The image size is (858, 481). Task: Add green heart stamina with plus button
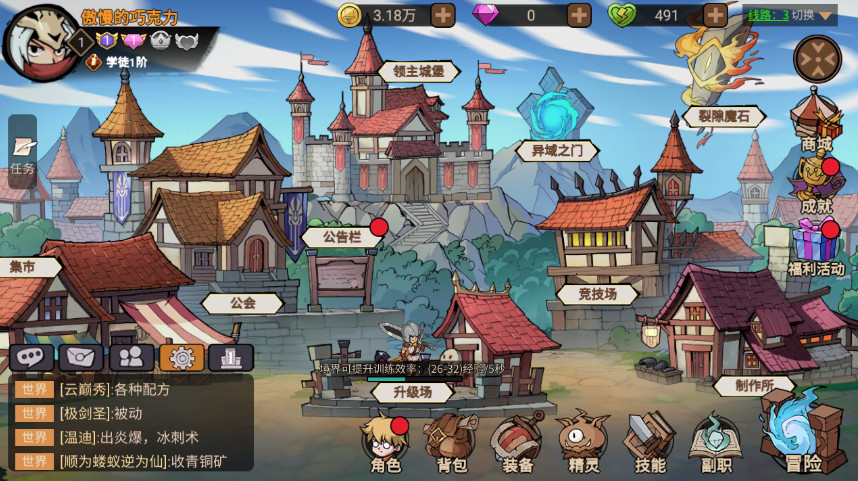tap(715, 15)
